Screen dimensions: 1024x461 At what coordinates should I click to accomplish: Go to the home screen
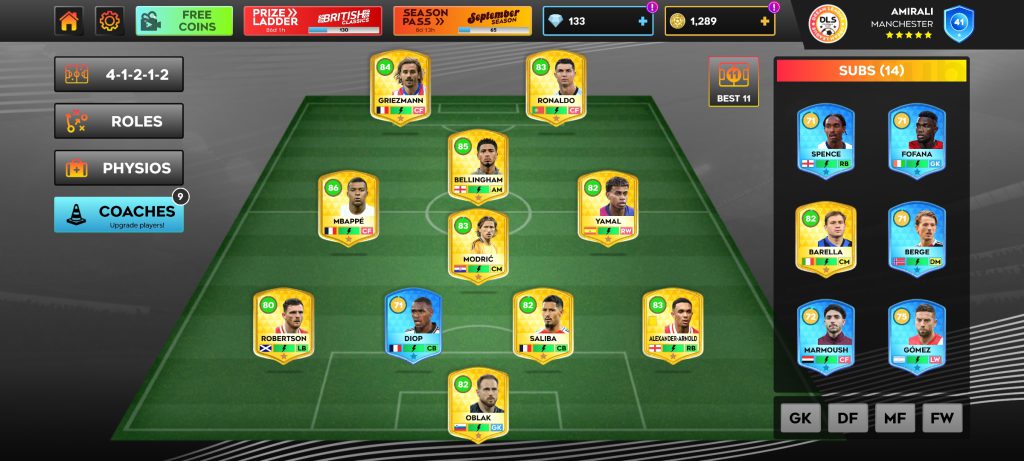click(69, 20)
